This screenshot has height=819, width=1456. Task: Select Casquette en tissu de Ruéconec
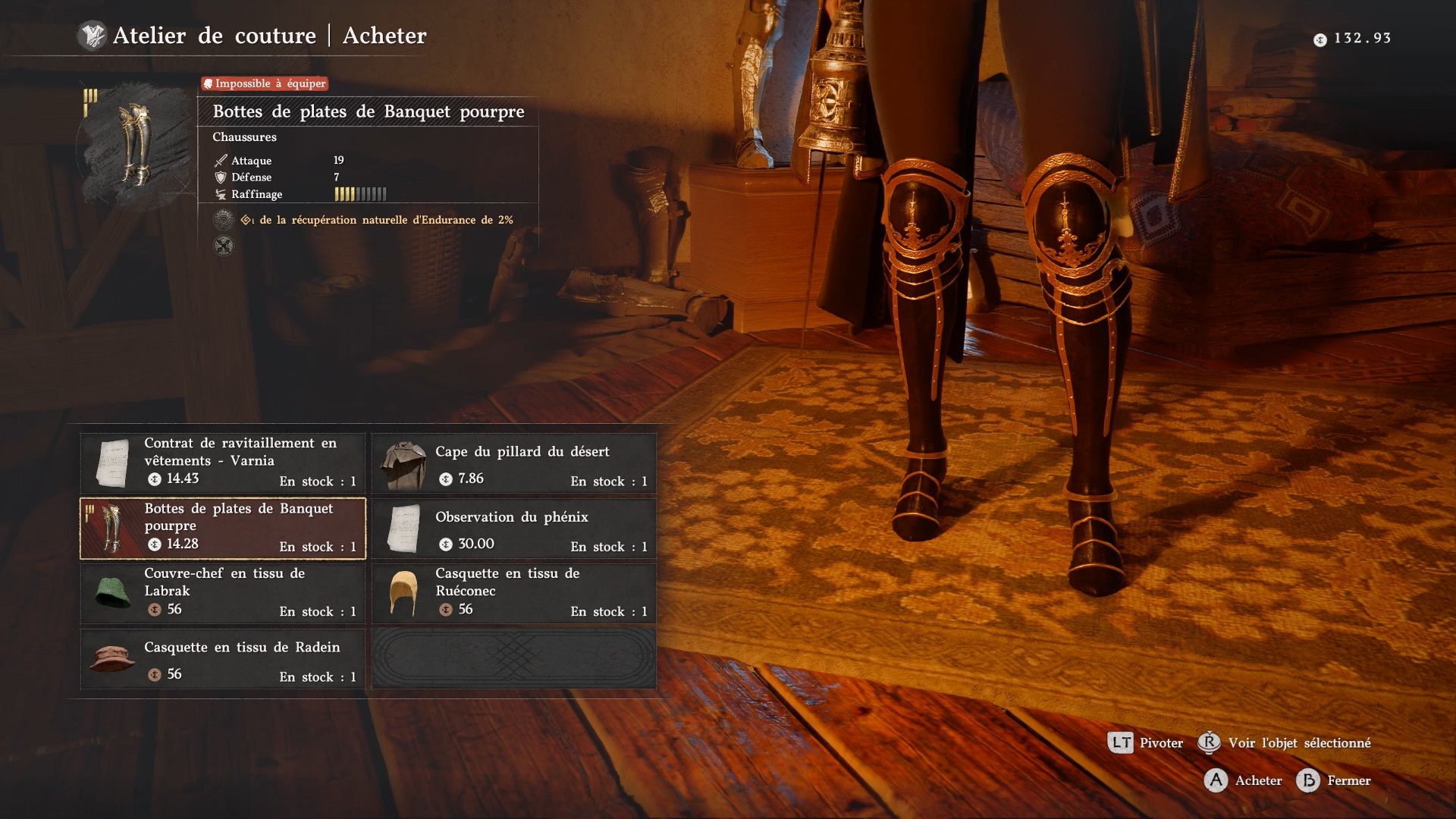coord(514,593)
